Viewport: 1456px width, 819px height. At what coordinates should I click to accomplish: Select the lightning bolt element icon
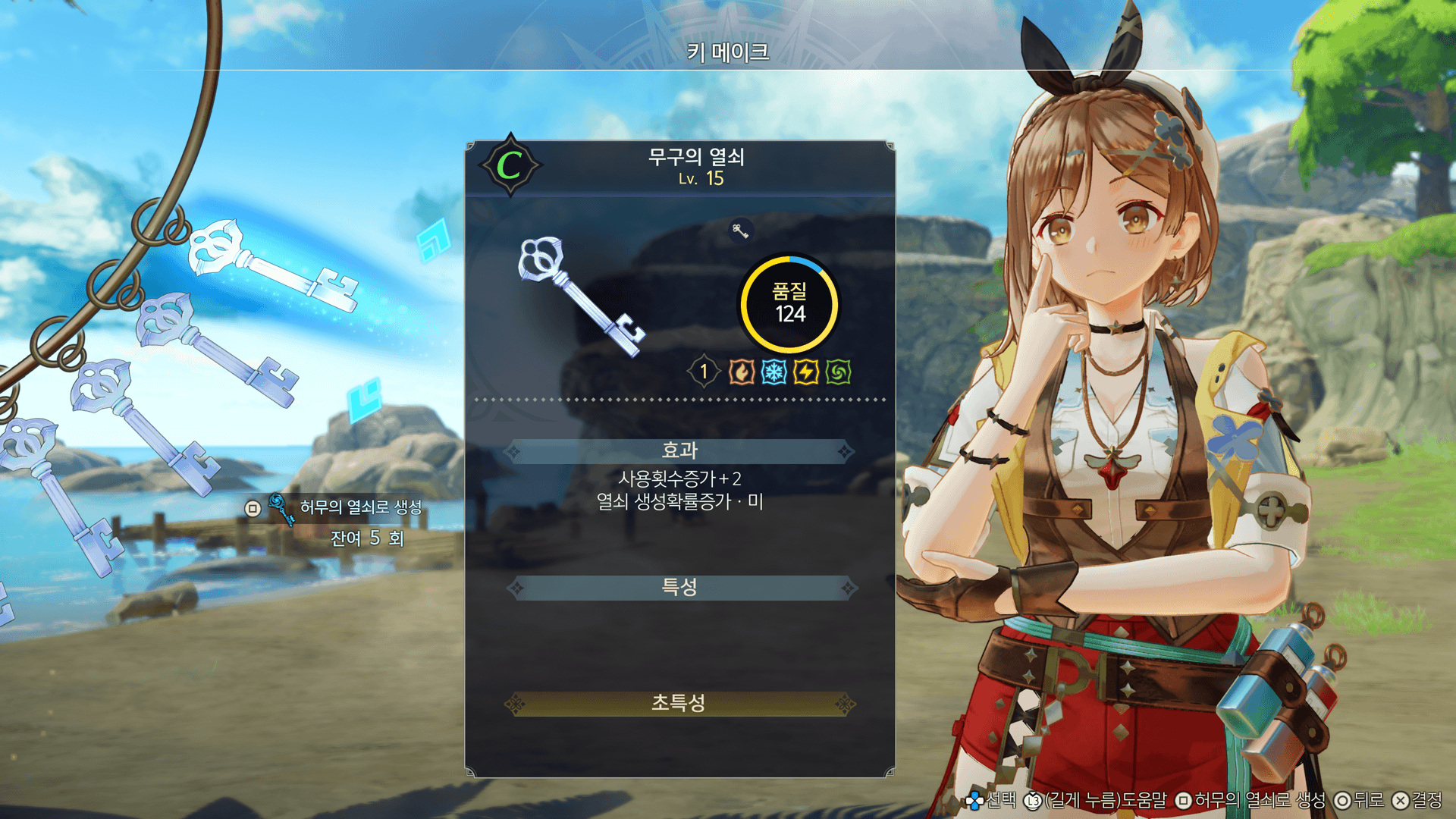click(x=806, y=372)
